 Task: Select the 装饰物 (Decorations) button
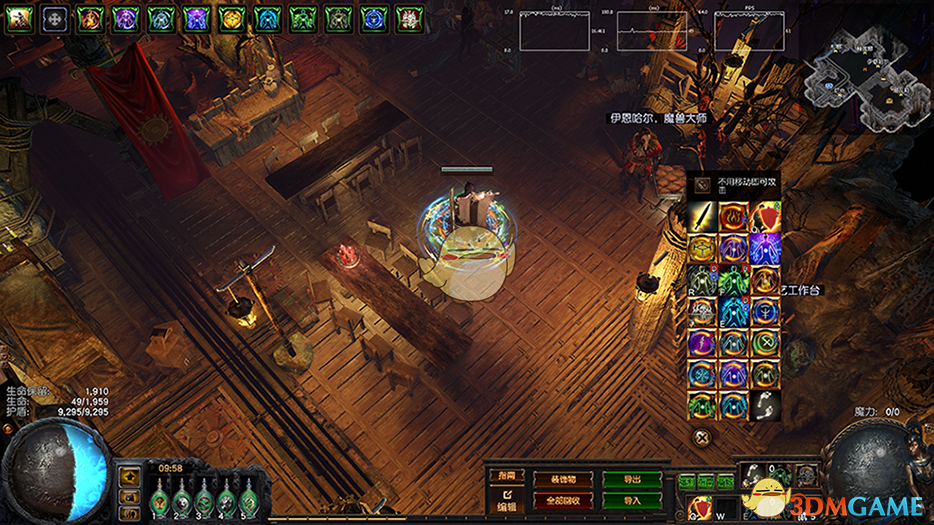coord(563,480)
